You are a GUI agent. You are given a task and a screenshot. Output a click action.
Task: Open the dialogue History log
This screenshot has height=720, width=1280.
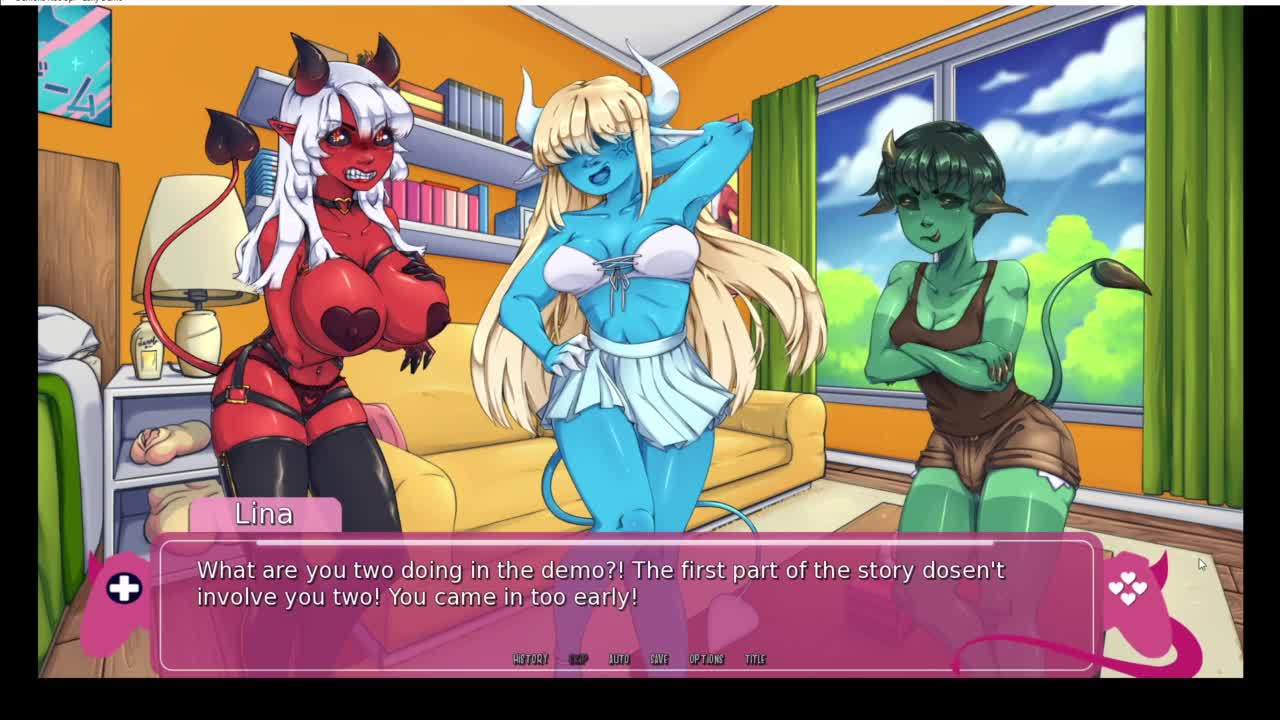[x=530, y=659]
